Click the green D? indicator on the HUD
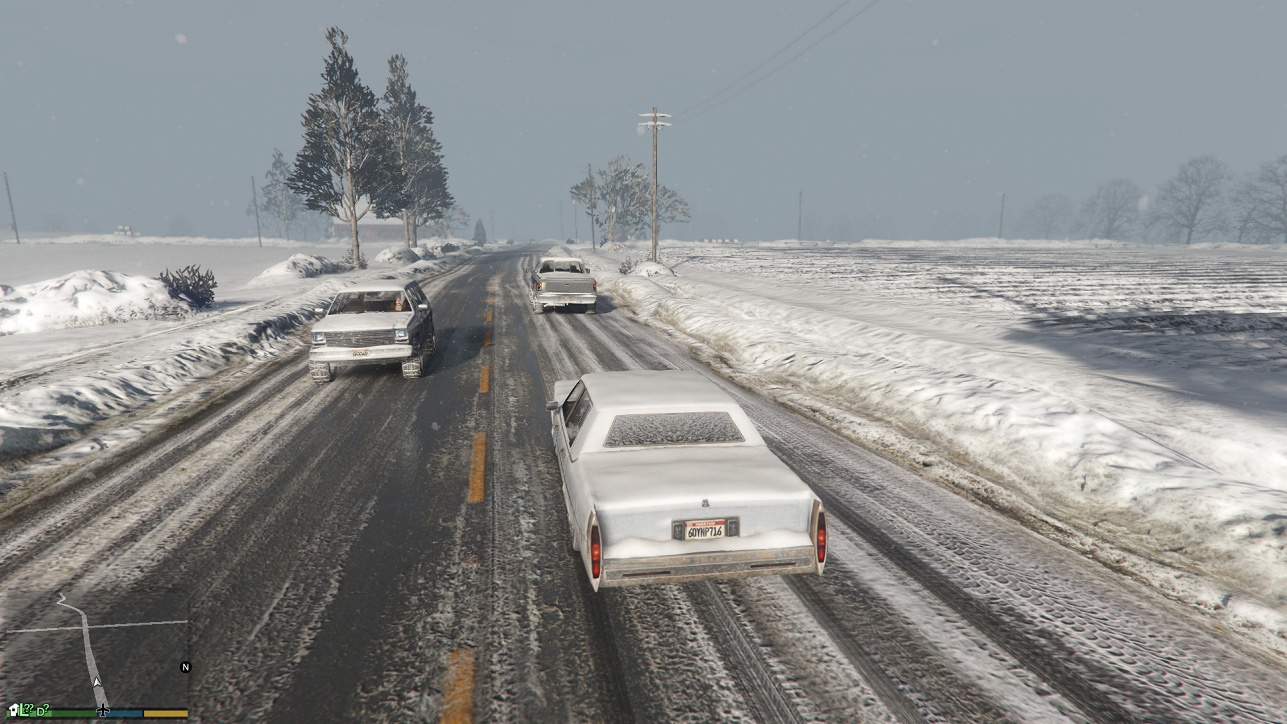The width and height of the screenshot is (1287, 724). pos(45,708)
